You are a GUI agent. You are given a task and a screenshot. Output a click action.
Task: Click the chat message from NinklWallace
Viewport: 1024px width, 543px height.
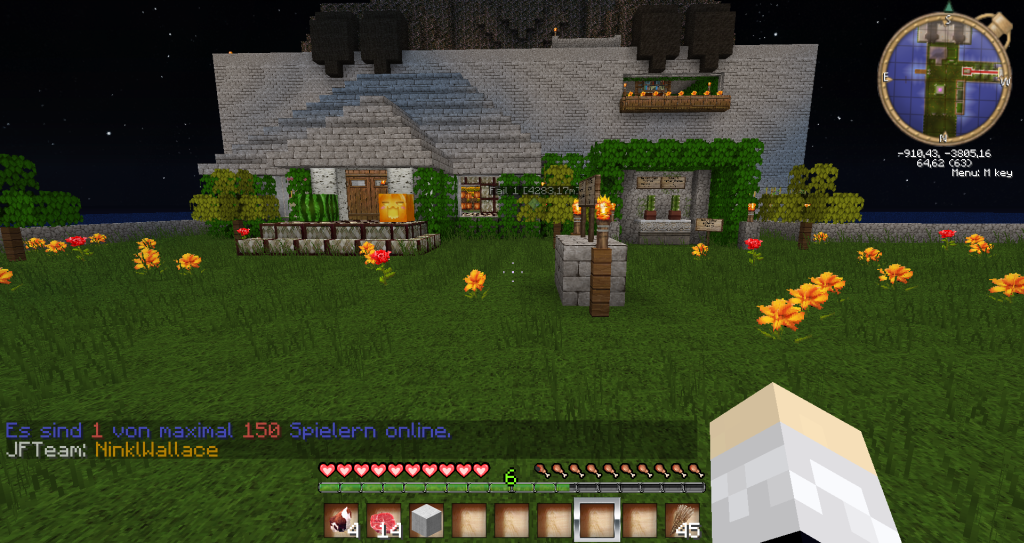pos(112,450)
